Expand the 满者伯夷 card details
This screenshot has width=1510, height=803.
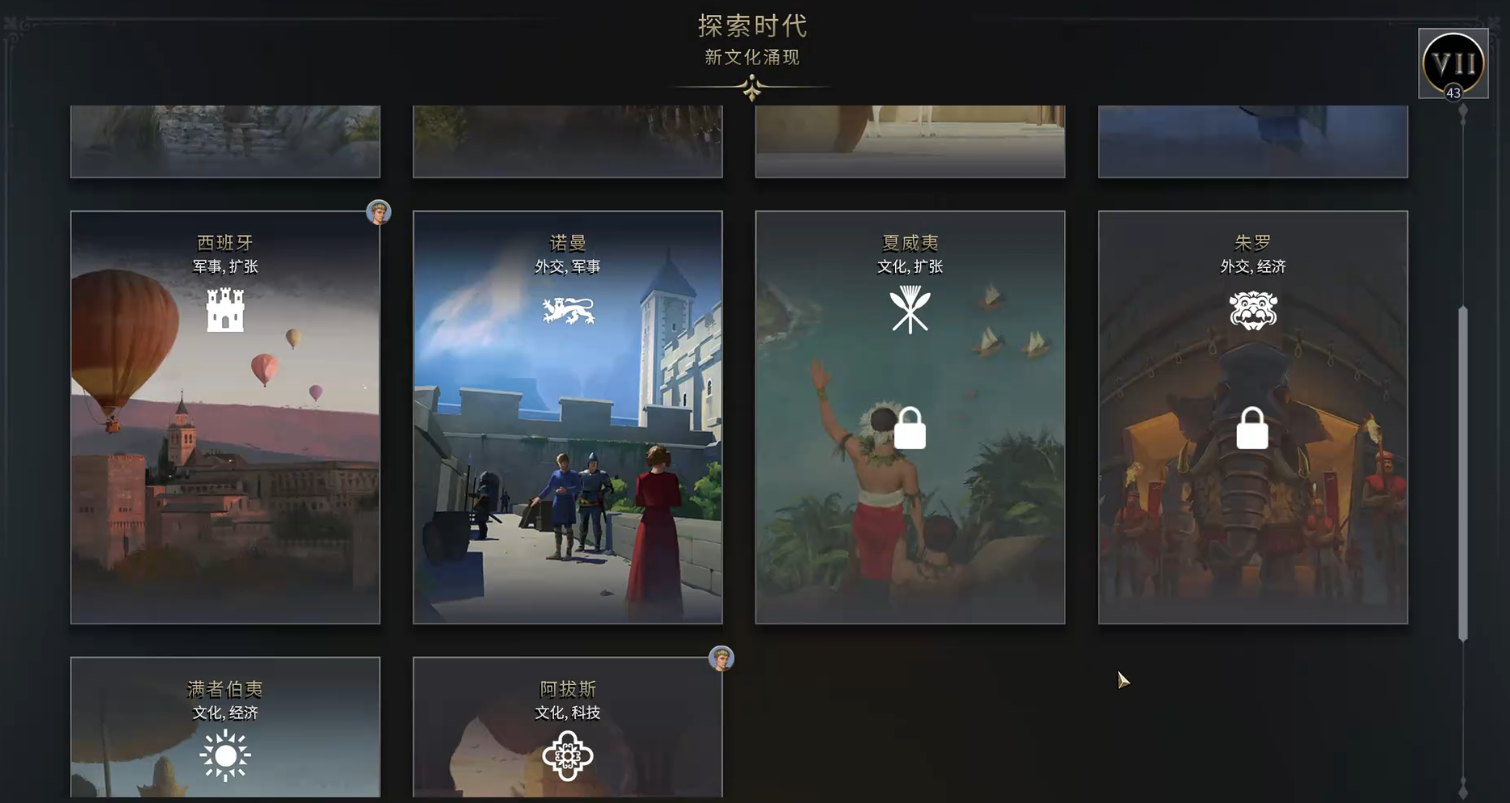point(225,730)
